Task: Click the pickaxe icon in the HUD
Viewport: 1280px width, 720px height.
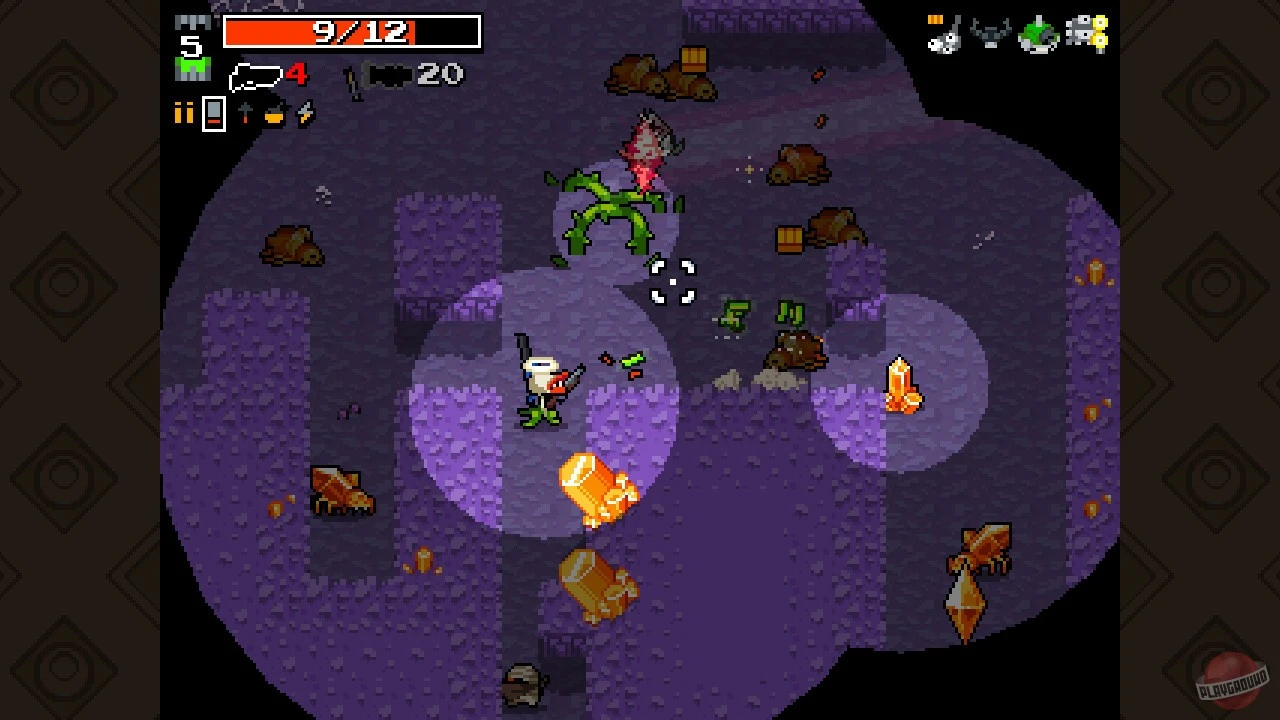Action: point(246,113)
